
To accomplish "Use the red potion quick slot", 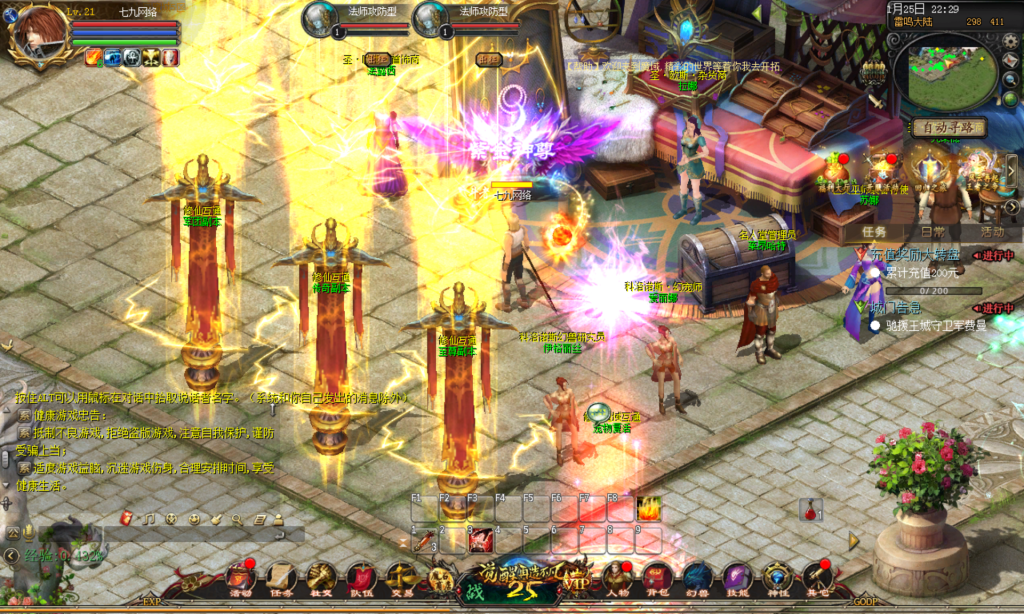I will (808, 511).
